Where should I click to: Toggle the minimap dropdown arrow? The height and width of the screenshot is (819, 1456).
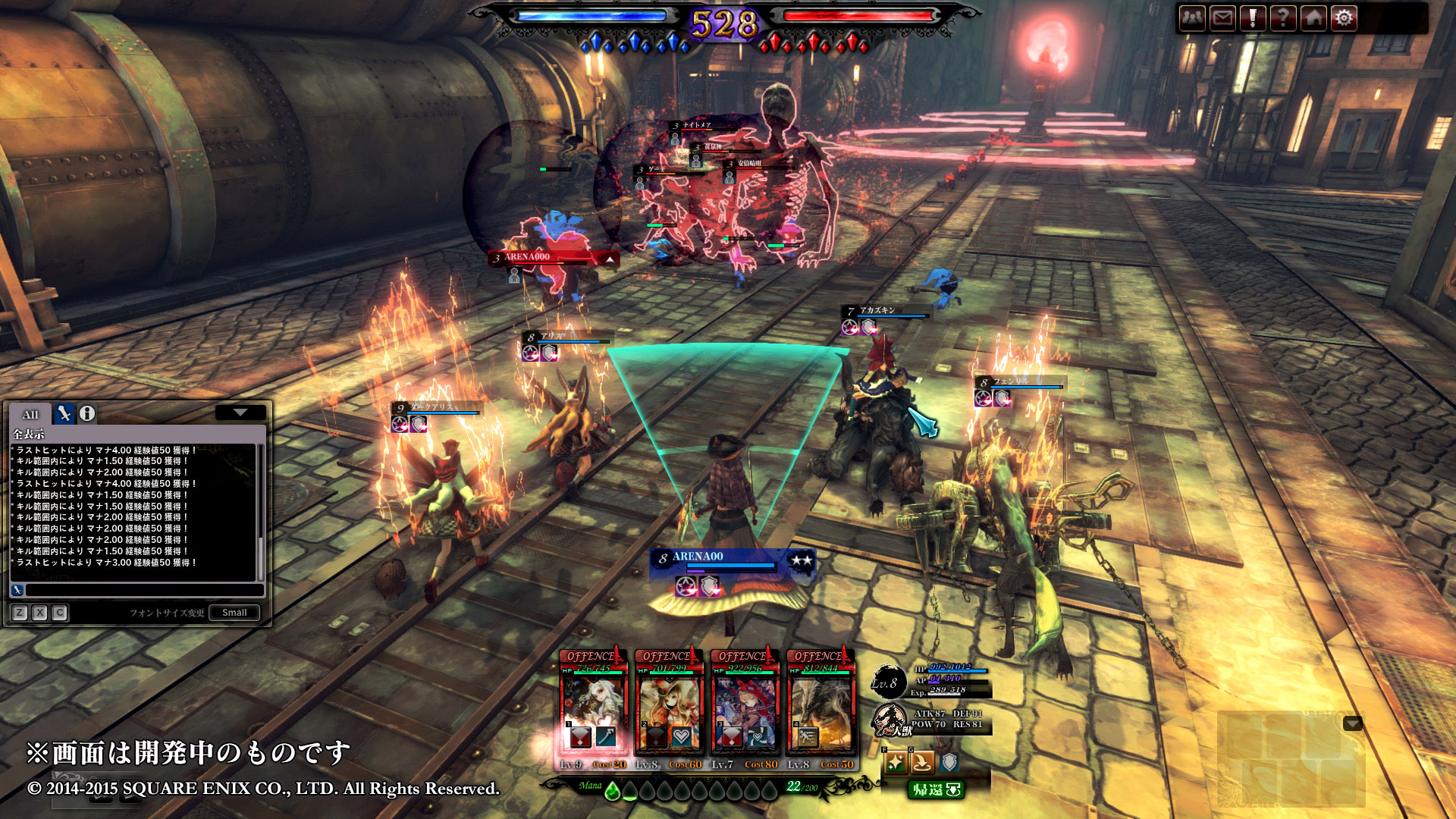1353,723
